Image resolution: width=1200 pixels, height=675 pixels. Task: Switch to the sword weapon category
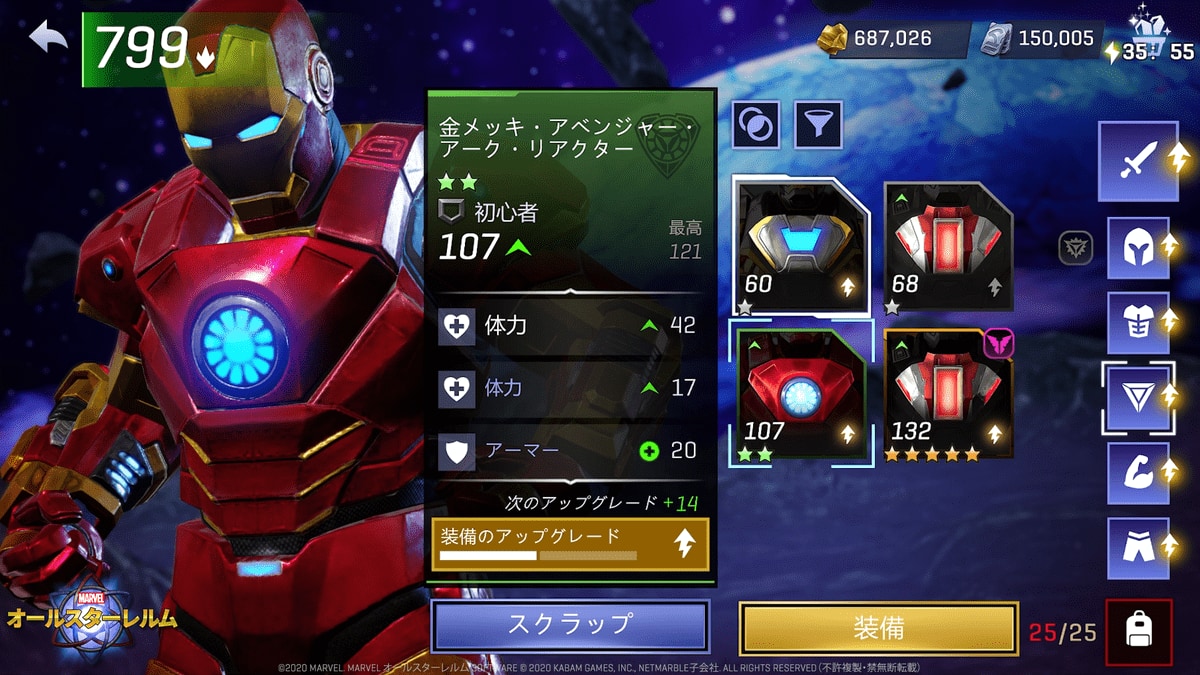(1139, 161)
